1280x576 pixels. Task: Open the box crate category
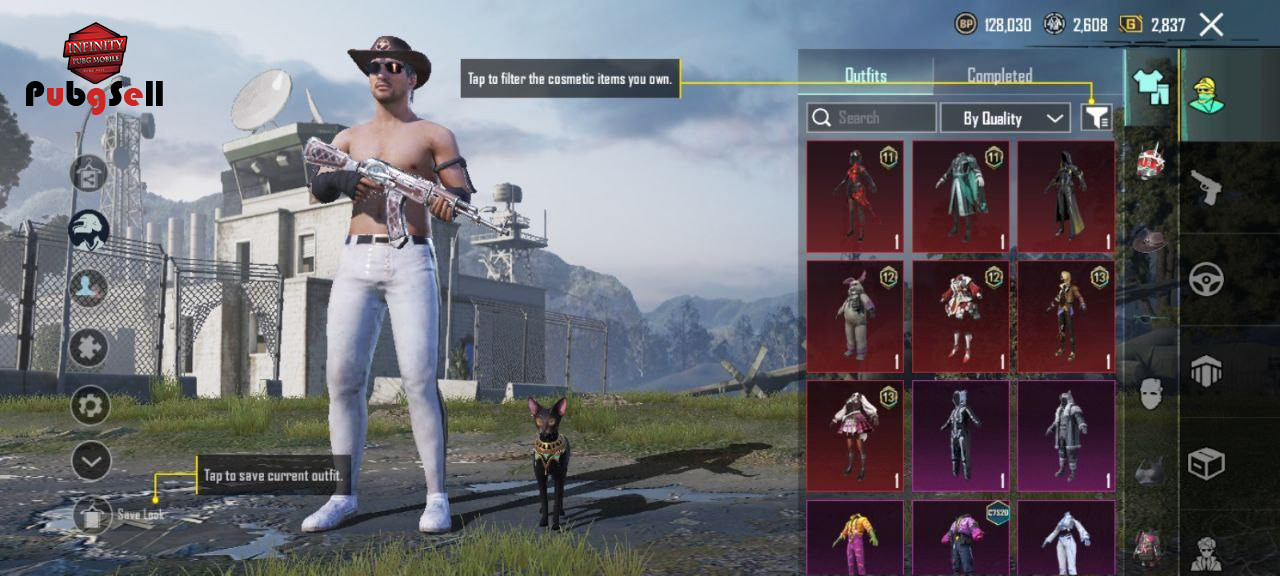(1207, 463)
